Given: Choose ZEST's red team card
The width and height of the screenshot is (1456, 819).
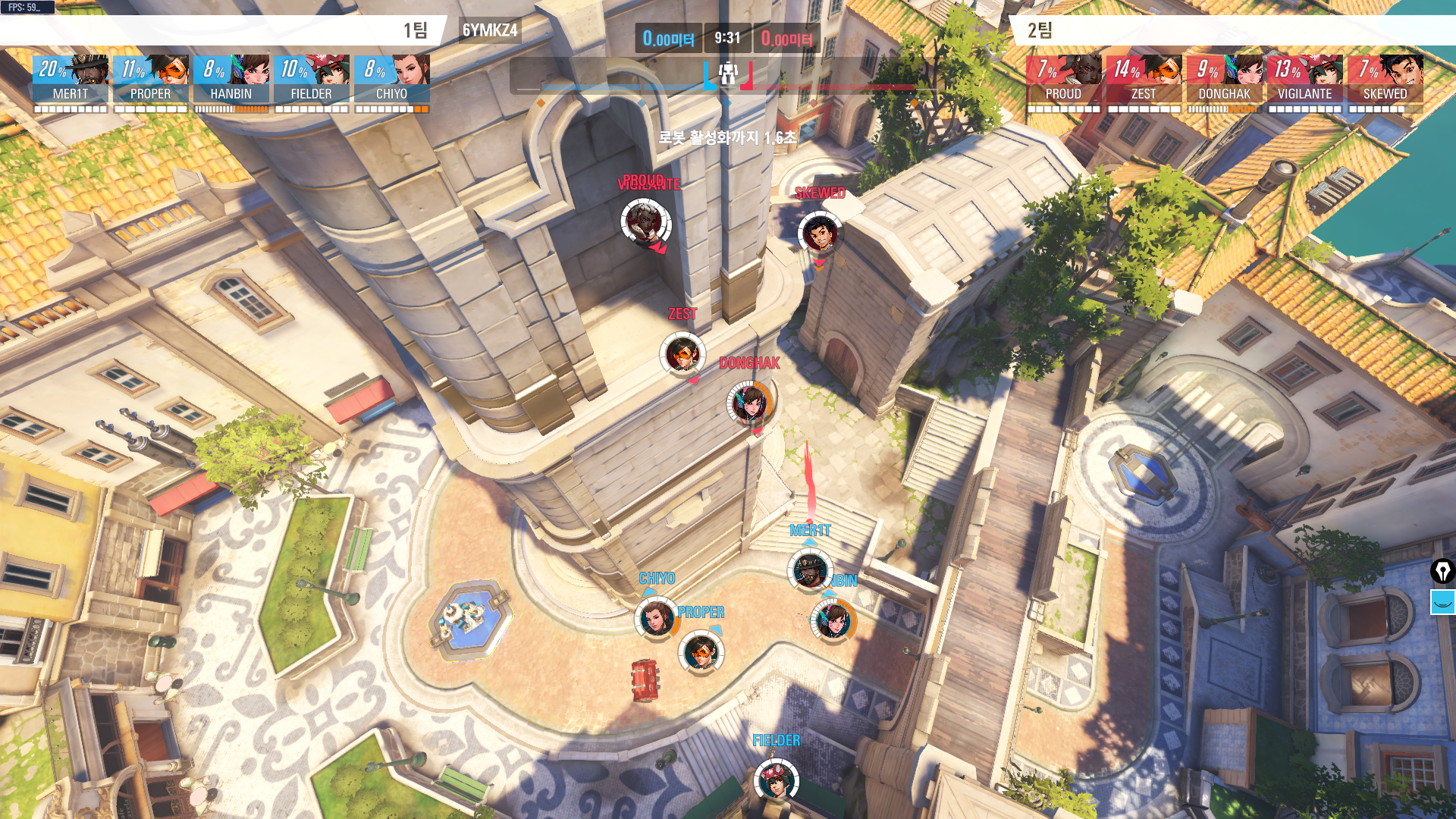Looking at the screenshot, I should [x=1144, y=79].
